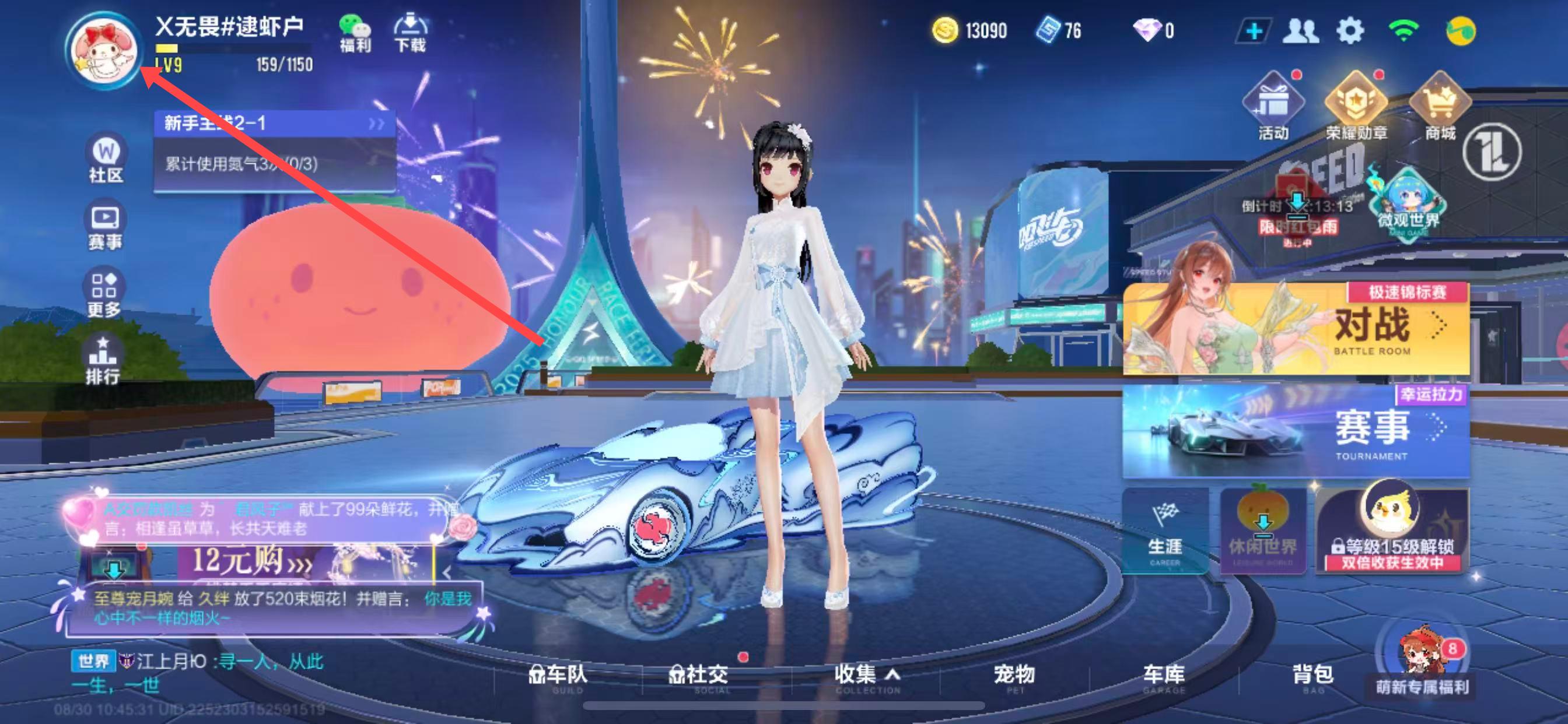Open the 生涯 Career panel
Screen dimensions: 1568x724
point(1164,532)
